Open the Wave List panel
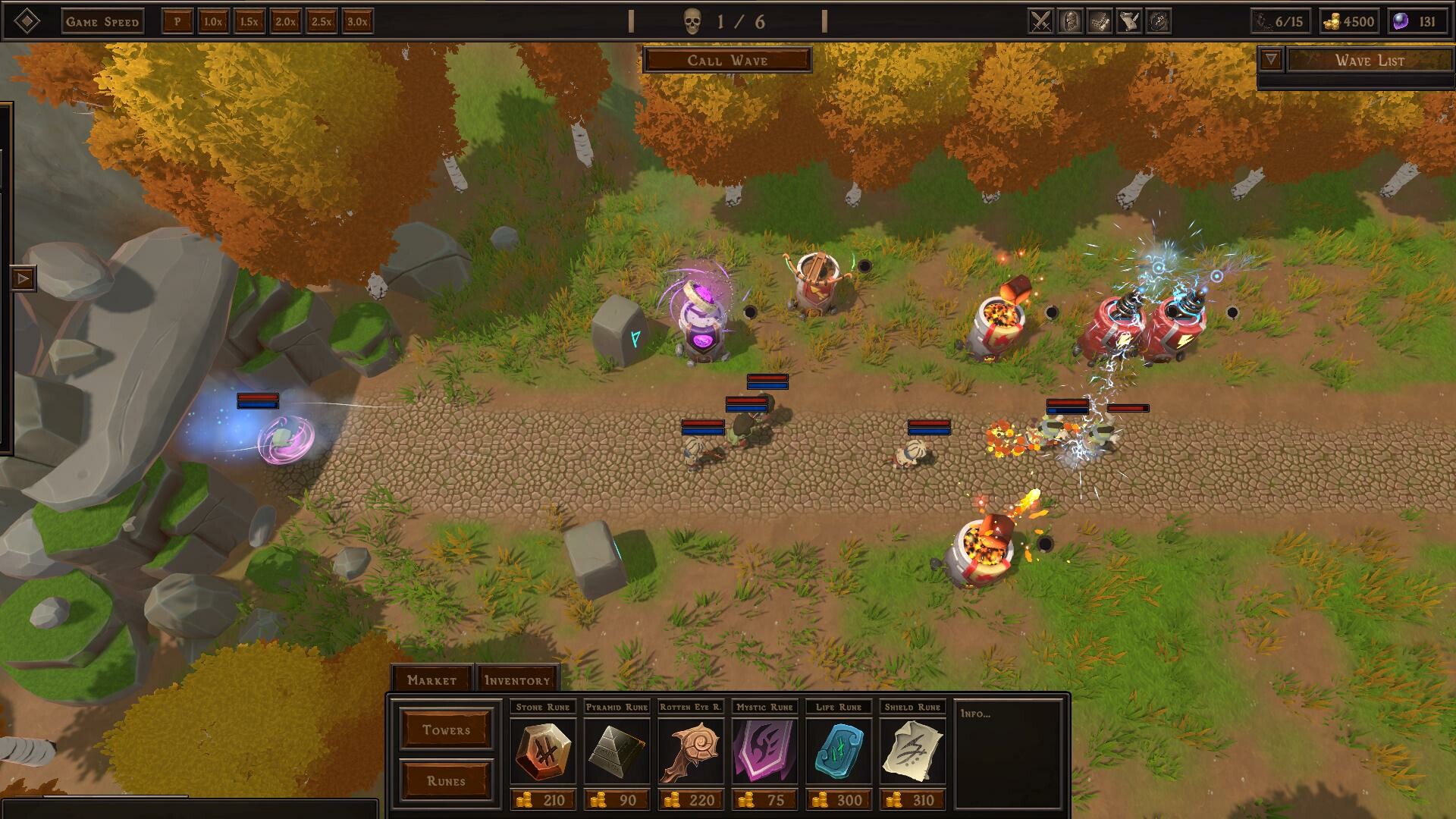 (x=1370, y=60)
